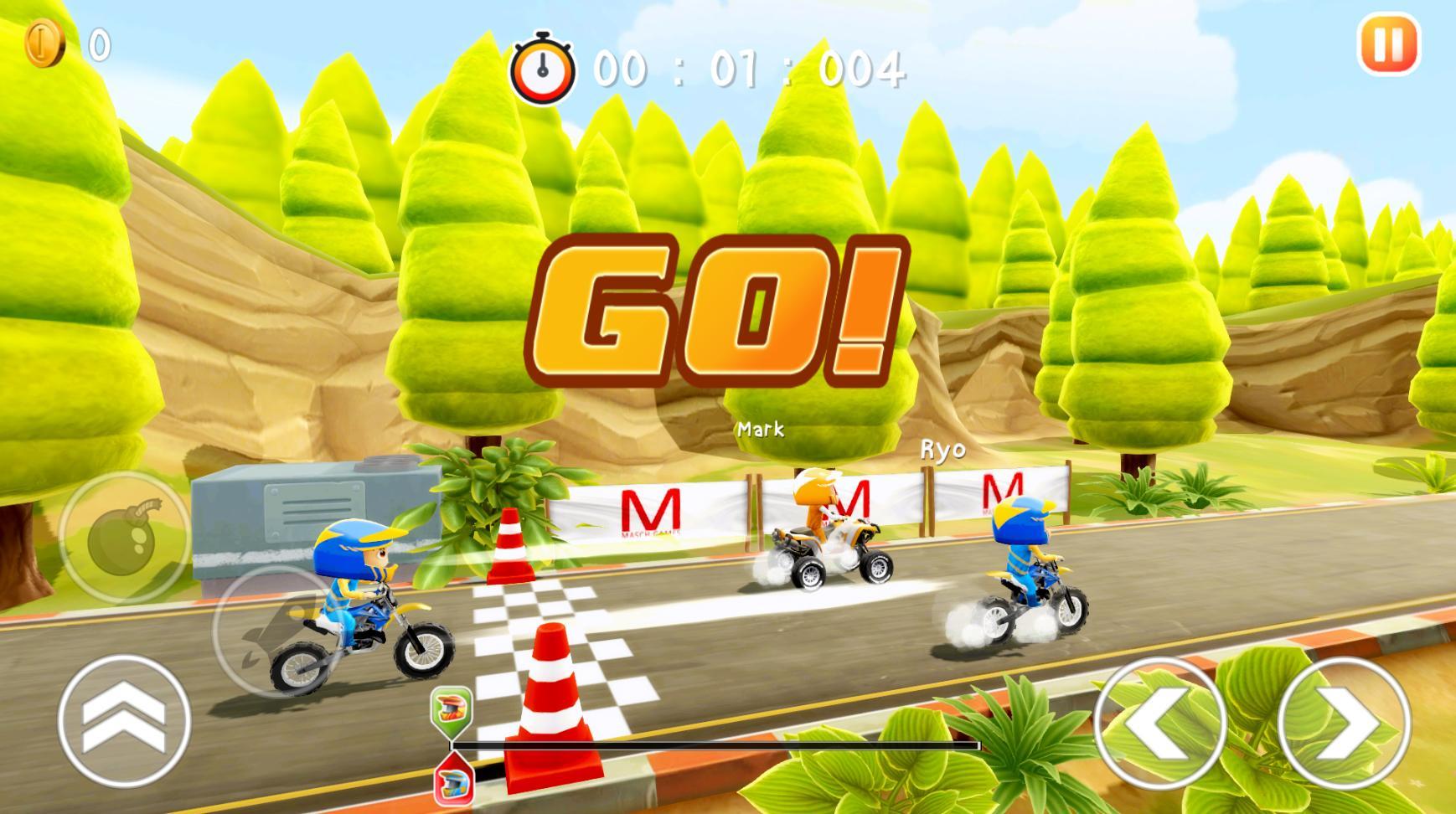
Task: Click Mark's name label
Action: point(761,430)
